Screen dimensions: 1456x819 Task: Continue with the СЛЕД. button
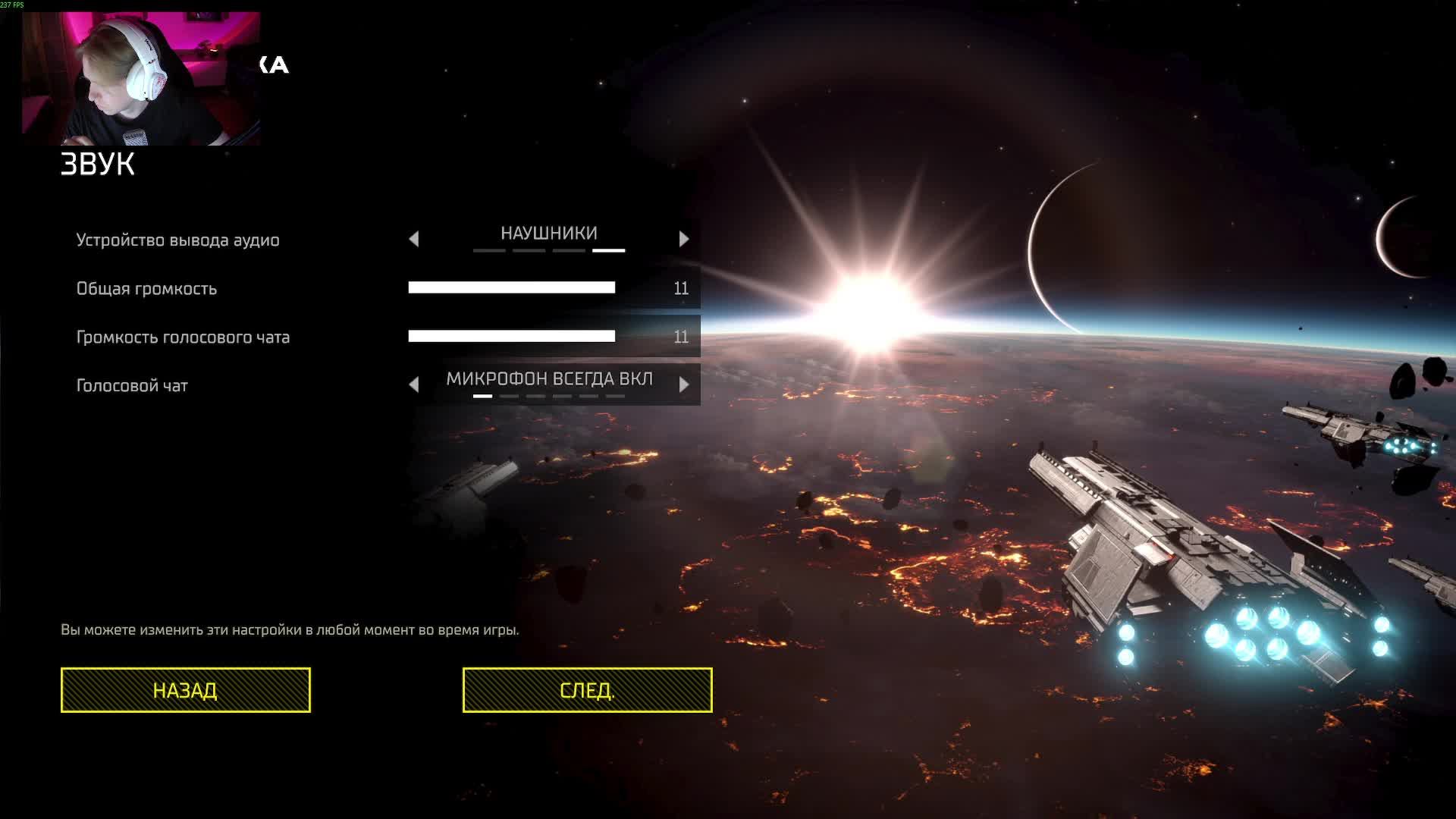[x=587, y=690]
